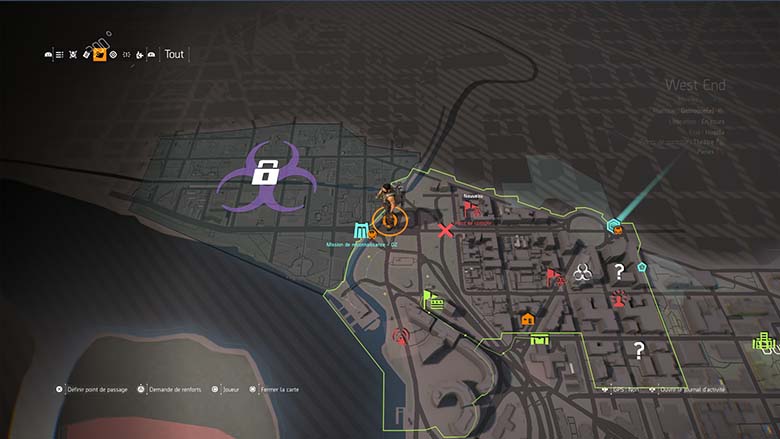
Task: Select the red figure marker below the question mark
Action: [619, 296]
